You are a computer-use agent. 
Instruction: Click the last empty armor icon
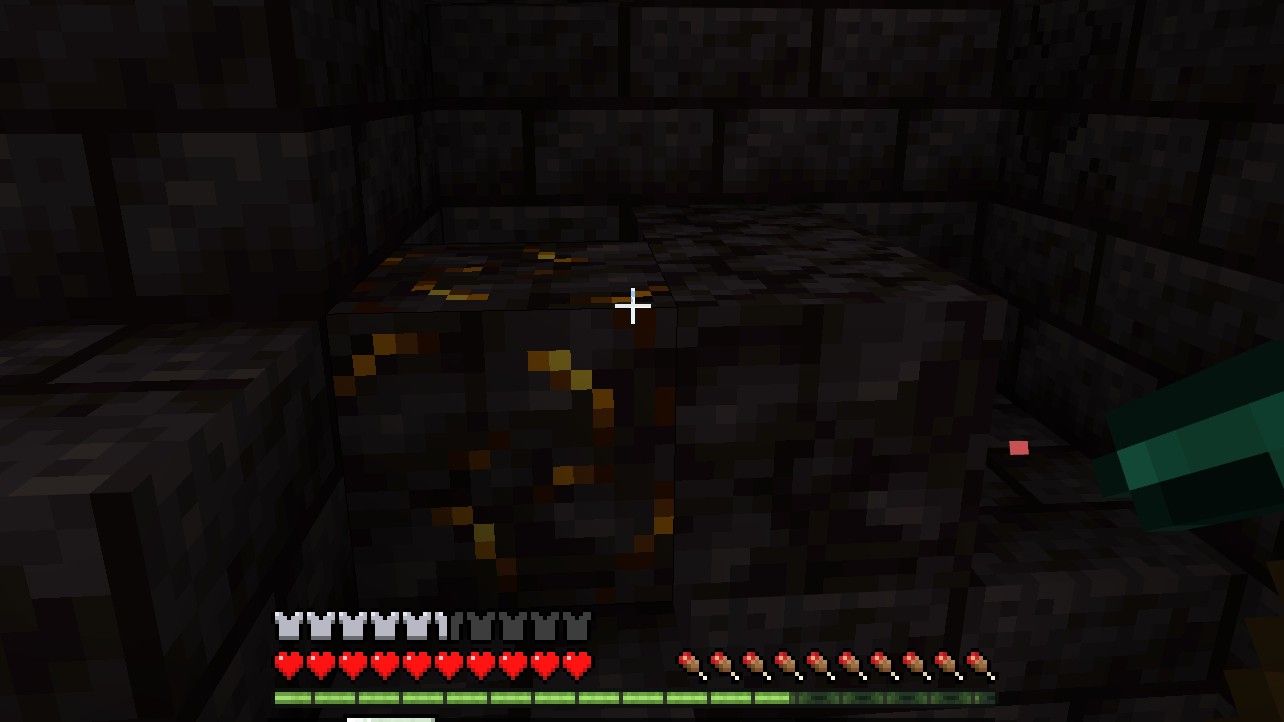click(575, 623)
